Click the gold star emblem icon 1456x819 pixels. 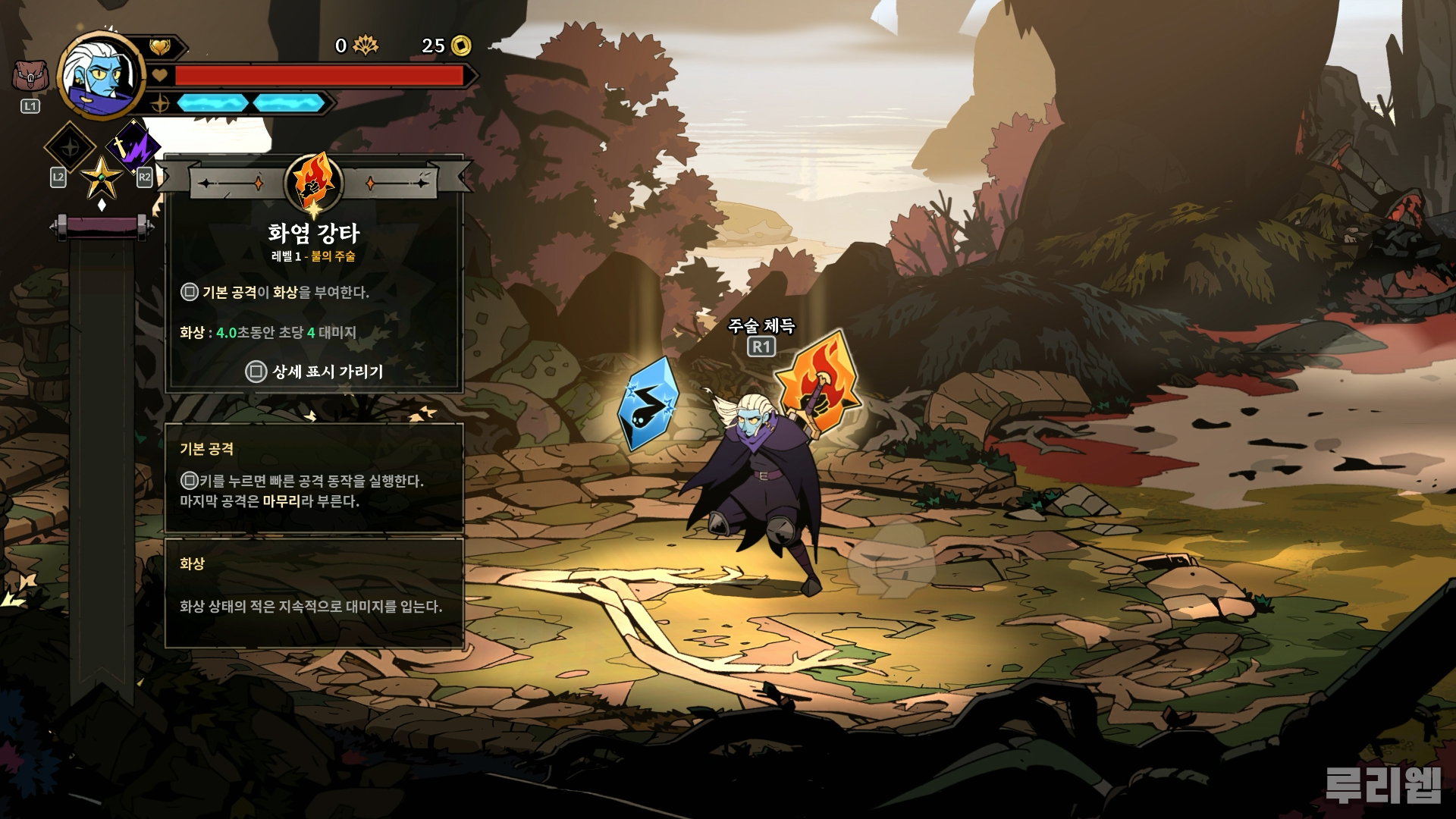[x=102, y=177]
